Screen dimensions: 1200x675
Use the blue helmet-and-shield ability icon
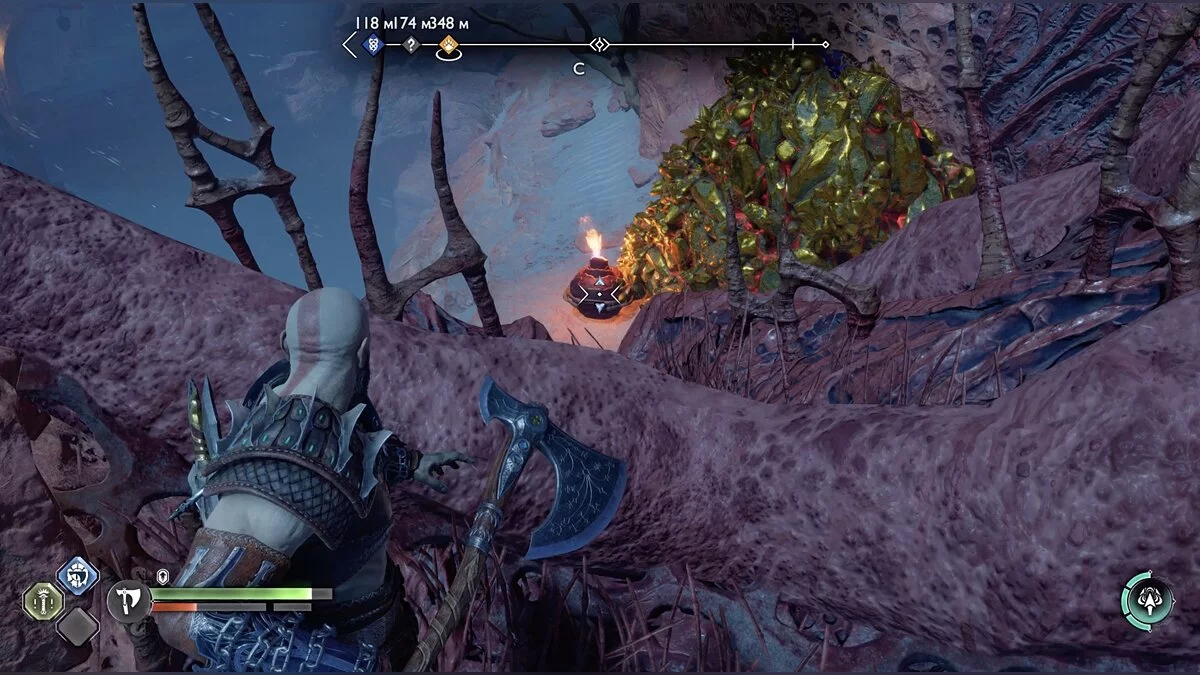click(77, 575)
